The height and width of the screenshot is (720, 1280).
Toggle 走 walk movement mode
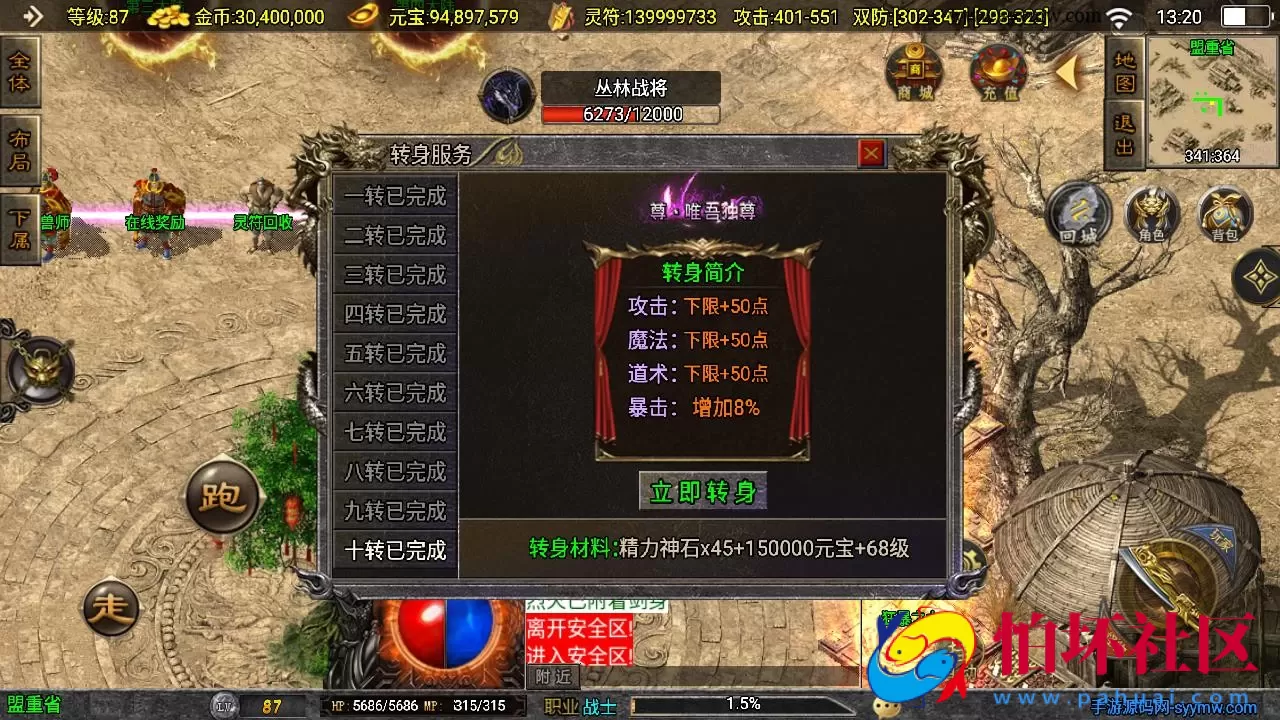click(x=113, y=606)
